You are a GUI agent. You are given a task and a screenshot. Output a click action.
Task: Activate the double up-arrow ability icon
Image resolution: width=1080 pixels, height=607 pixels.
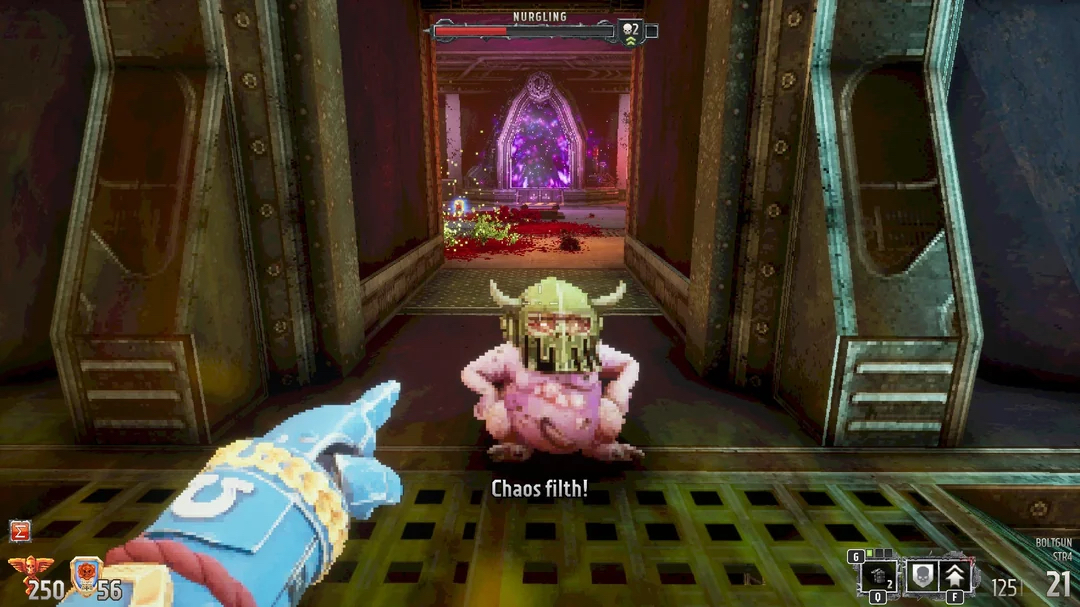pyautogui.click(x=956, y=577)
